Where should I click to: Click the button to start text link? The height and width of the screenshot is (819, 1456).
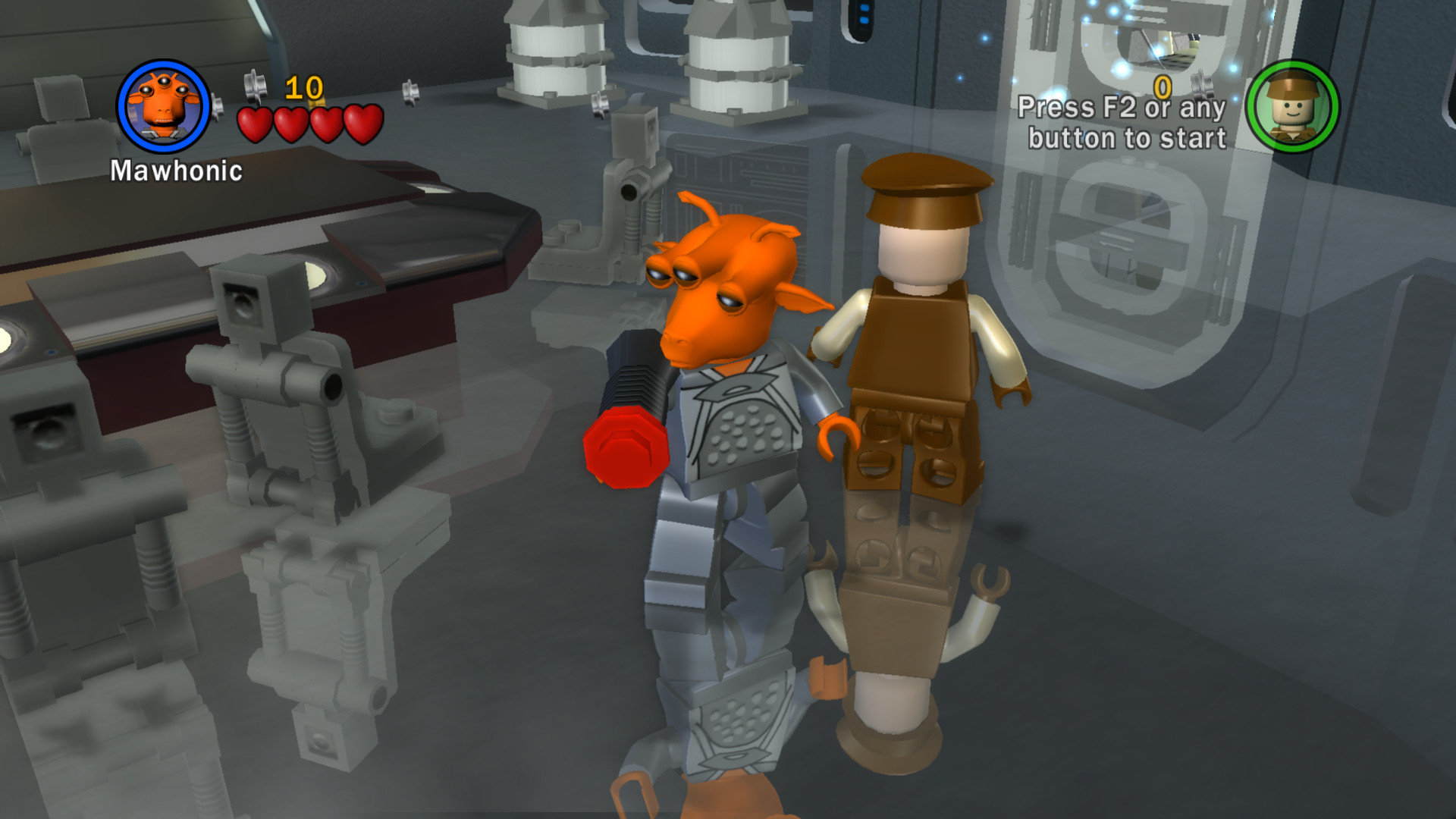pos(1128,139)
